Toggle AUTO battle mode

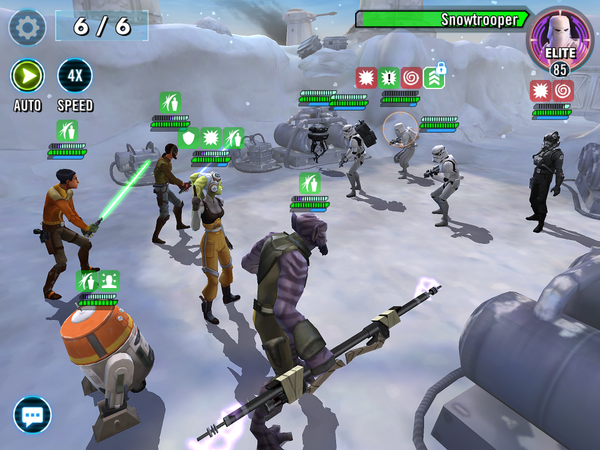[x=27, y=76]
